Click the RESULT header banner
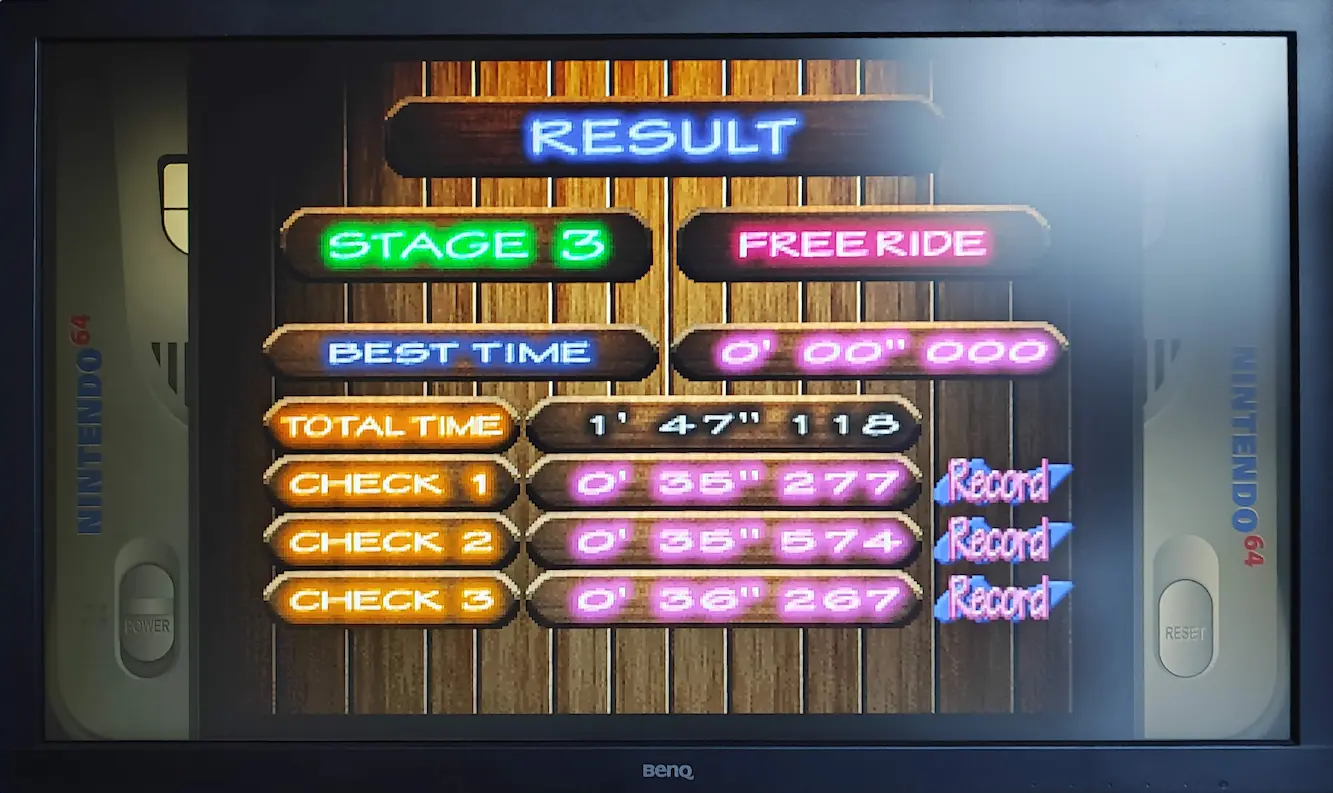The width and height of the screenshot is (1333, 793). point(663,137)
